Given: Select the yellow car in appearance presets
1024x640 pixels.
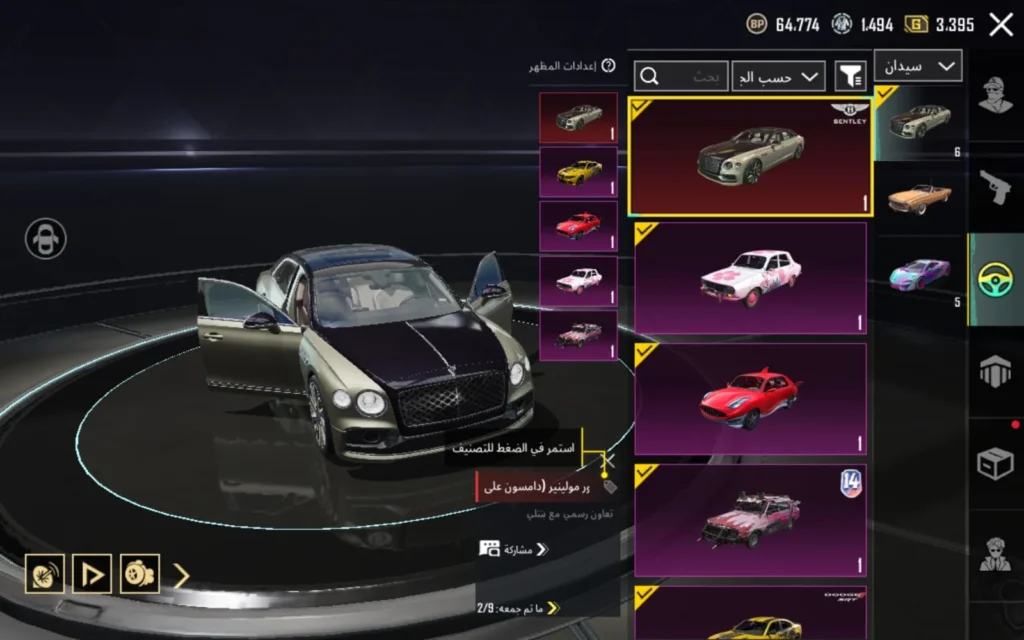Looking at the screenshot, I should pos(578,171).
